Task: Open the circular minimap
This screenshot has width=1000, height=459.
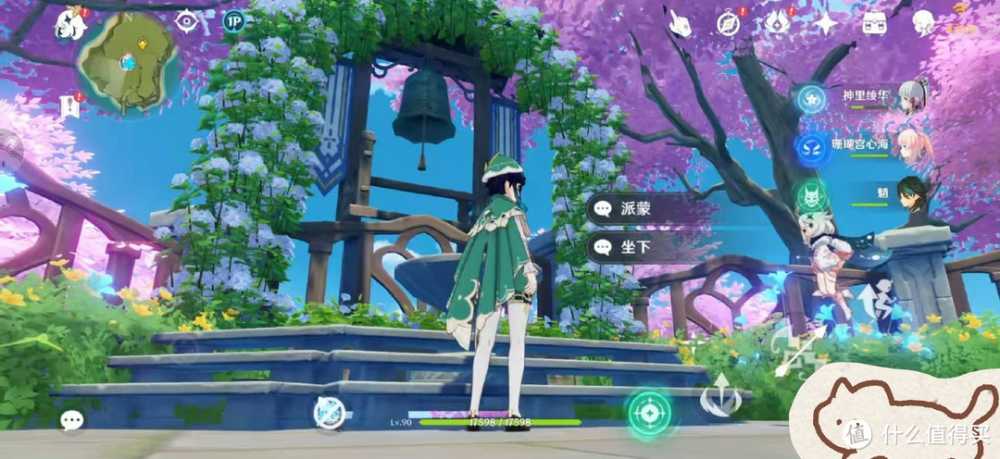Action: click(x=126, y=60)
